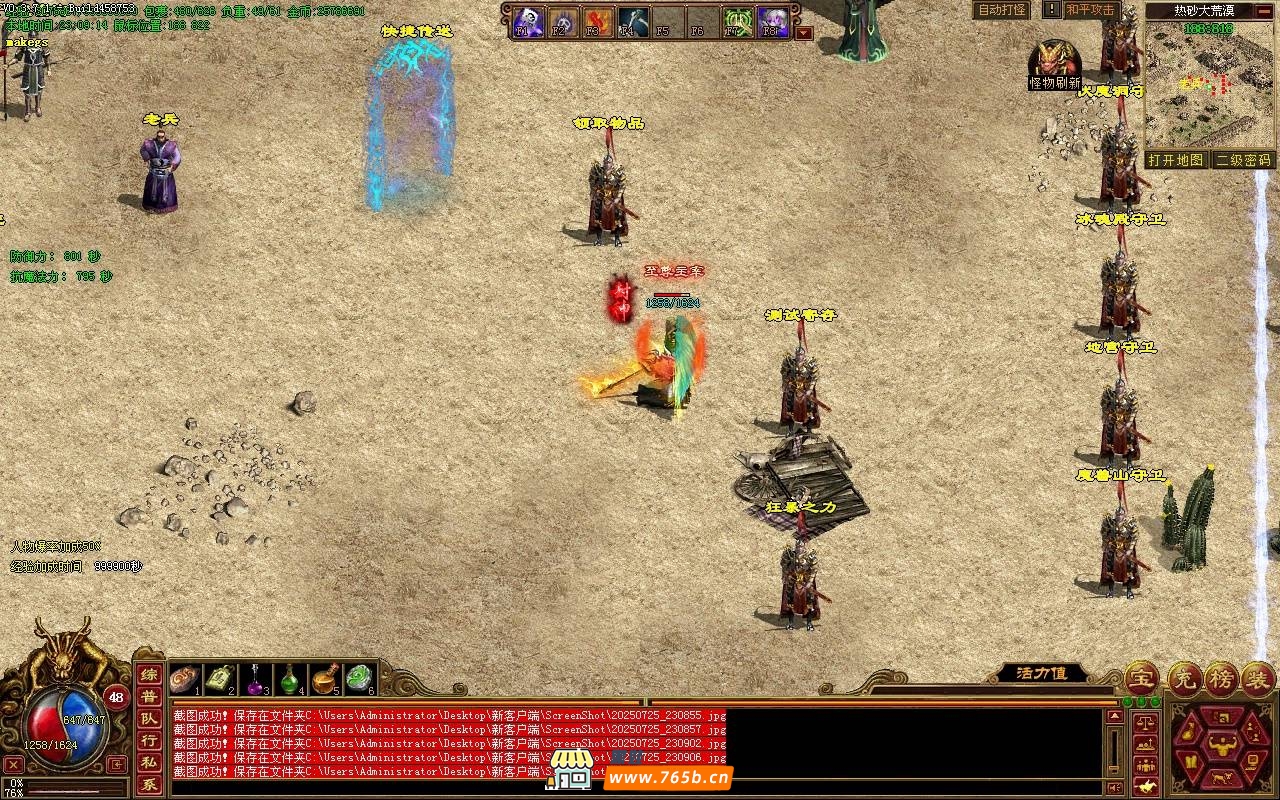Activate the F7 green rune skill
Viewport: 1280px width, 800px height.
(x=737, y=21)
